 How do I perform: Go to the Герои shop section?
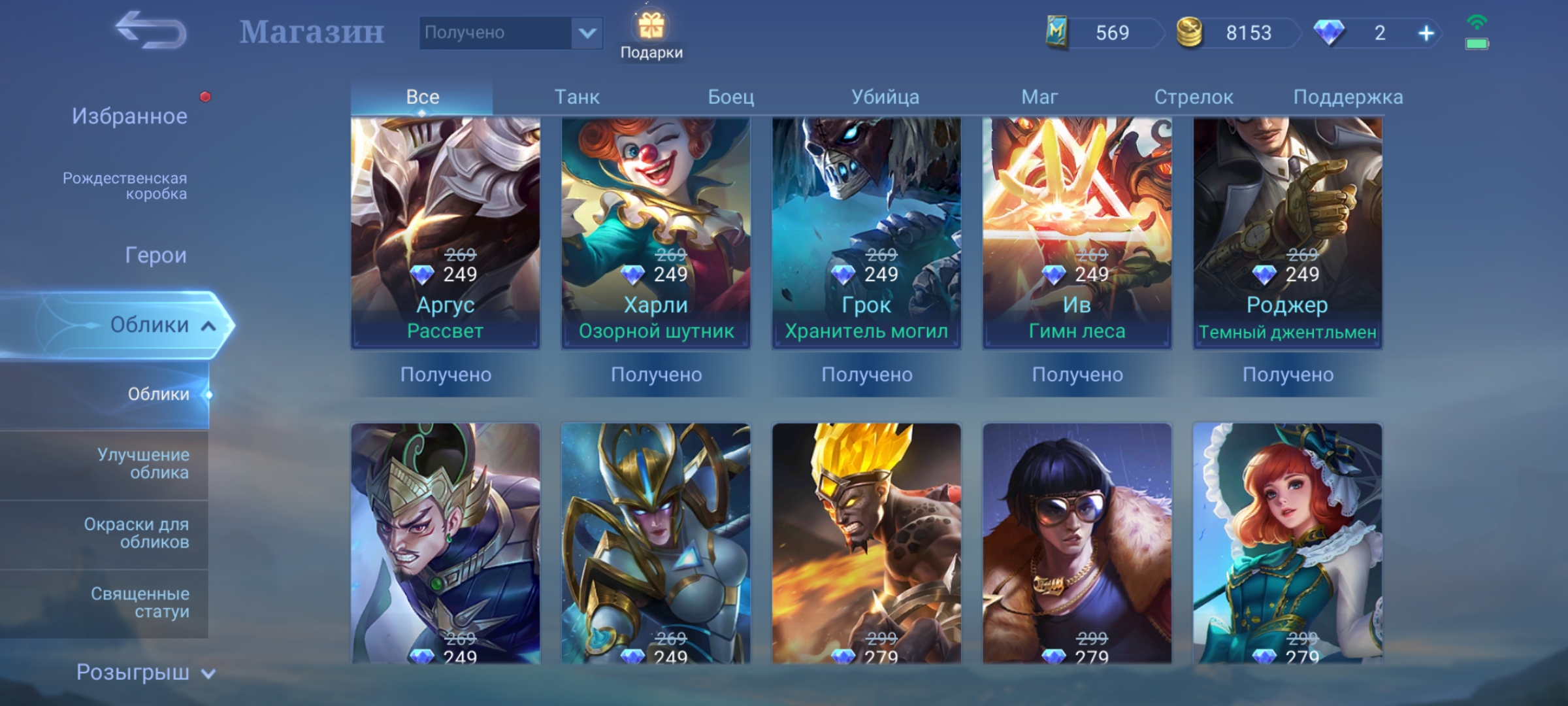tap(155, 255)
